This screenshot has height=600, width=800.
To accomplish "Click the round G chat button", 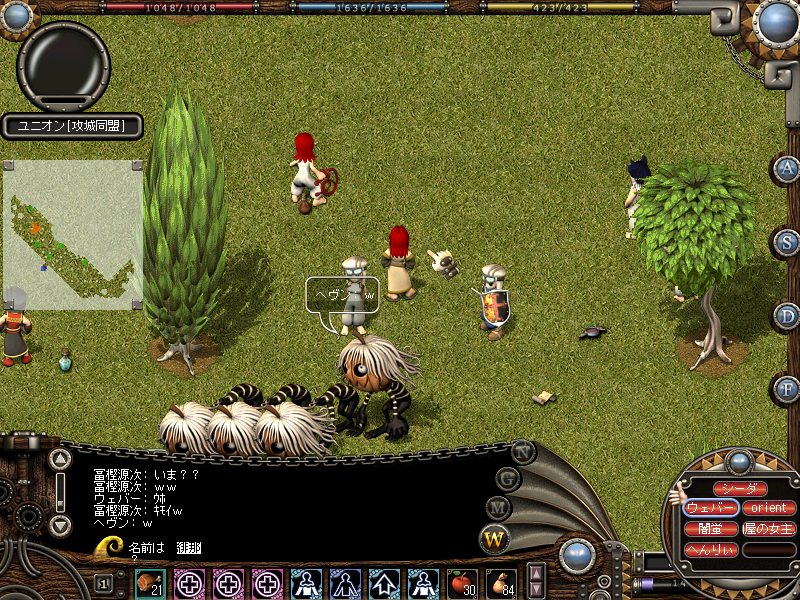I will (x=508, y=479).
